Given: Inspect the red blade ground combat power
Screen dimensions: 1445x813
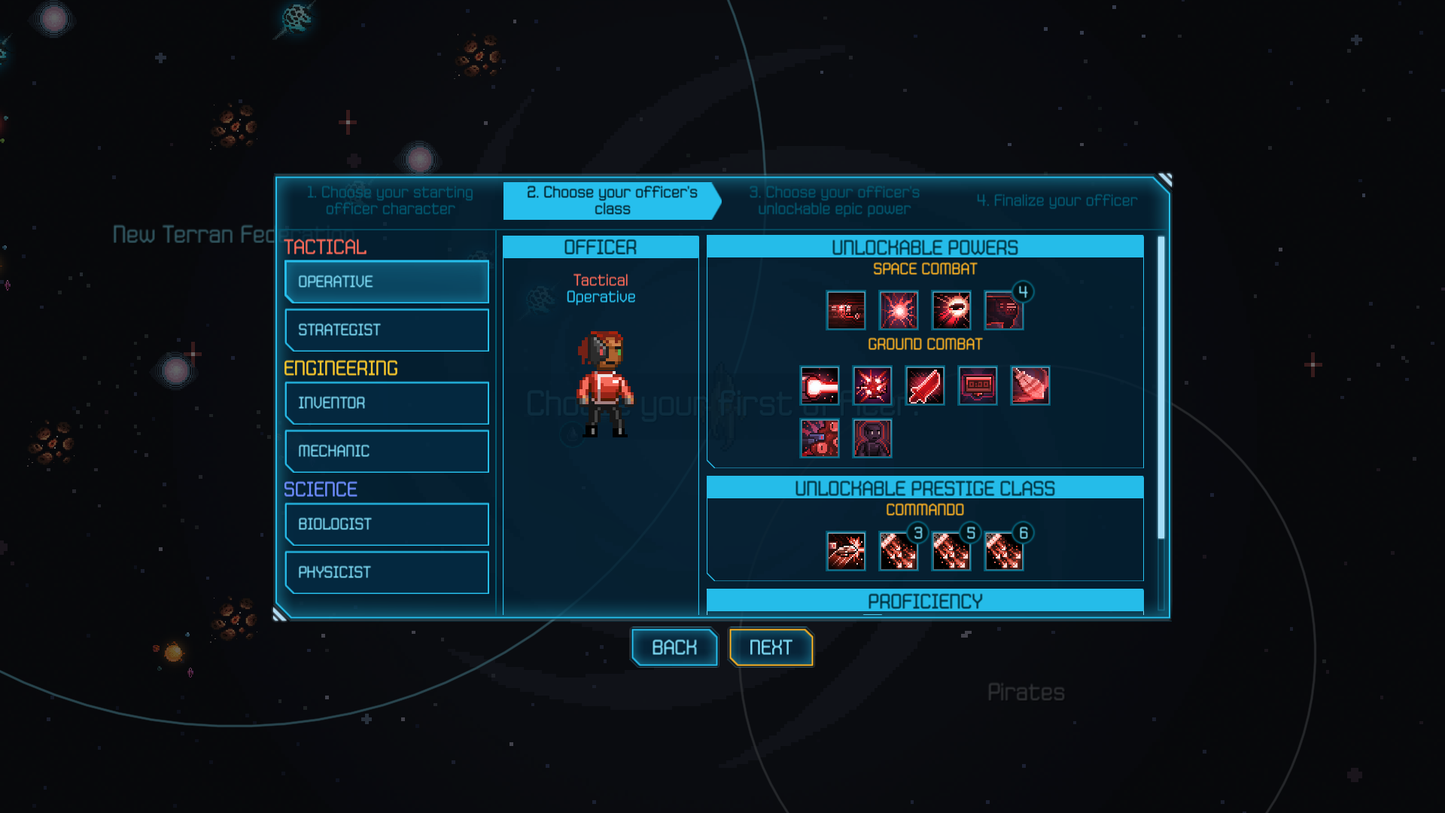Looking at the screenshot, I should 925,386.
